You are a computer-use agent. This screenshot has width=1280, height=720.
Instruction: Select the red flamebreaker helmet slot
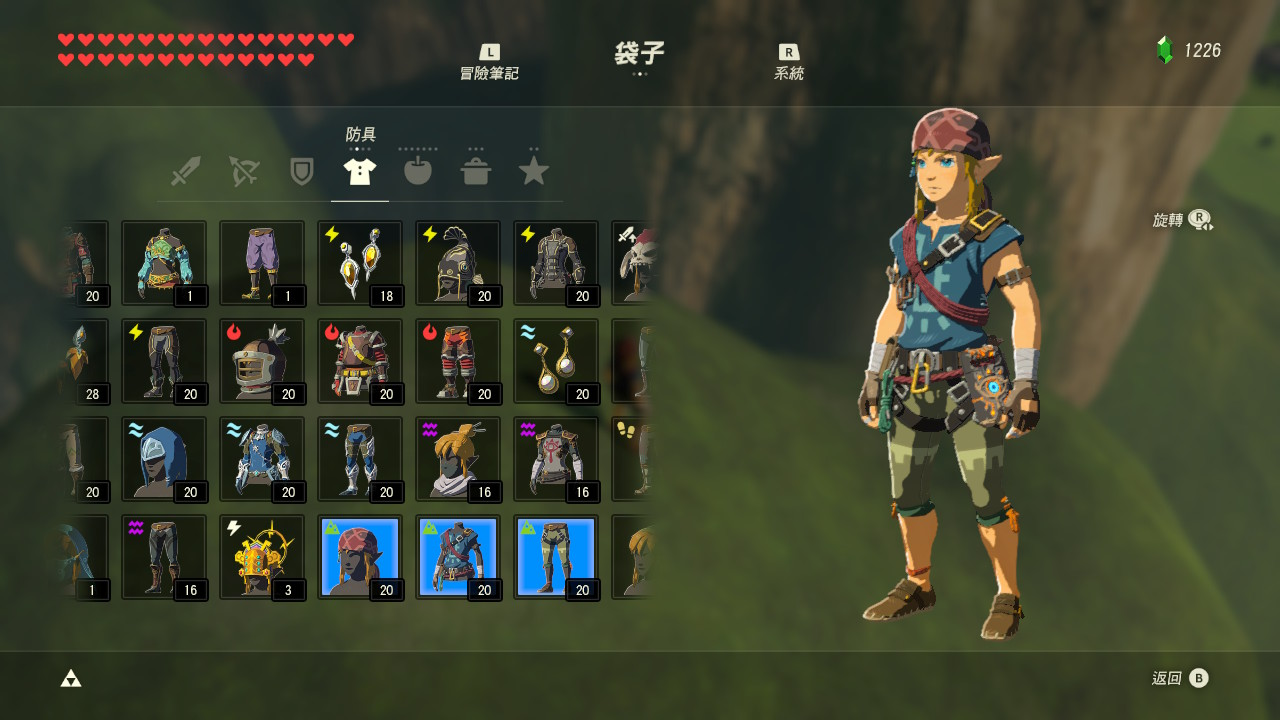pyautogui.click(x=262, y=361)
